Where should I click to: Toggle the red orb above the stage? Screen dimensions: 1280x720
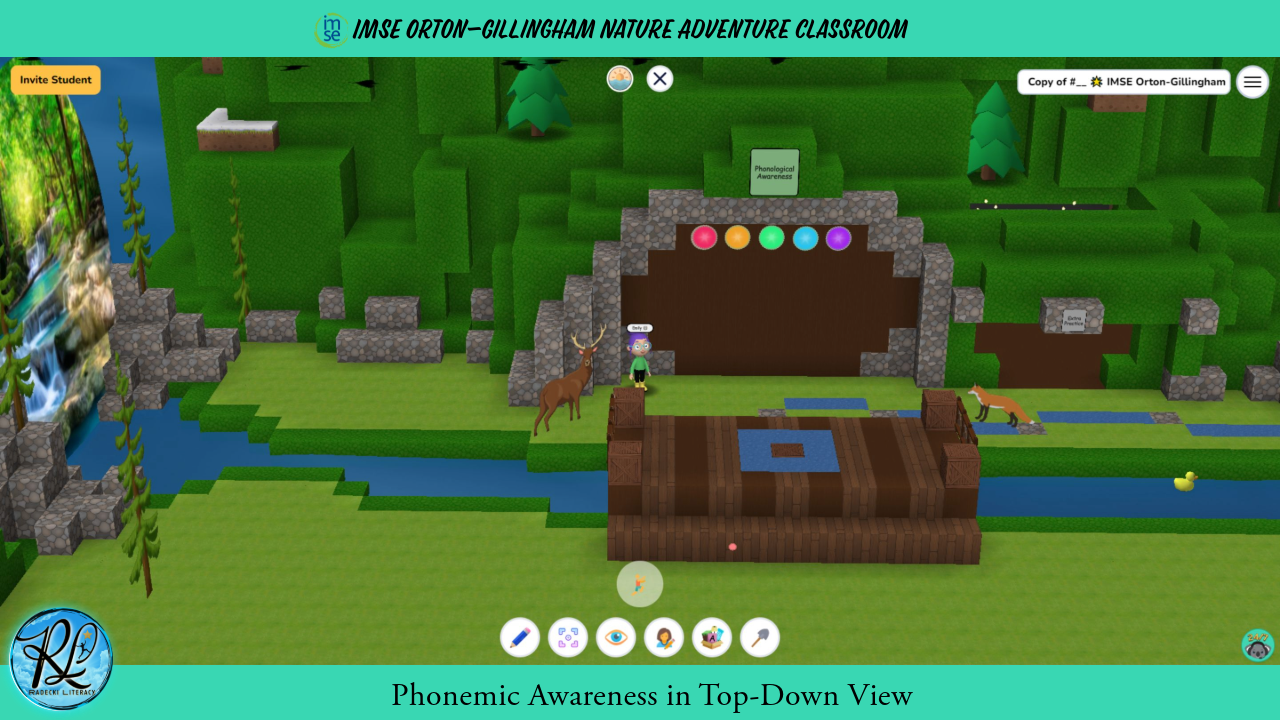pos(705,238)
